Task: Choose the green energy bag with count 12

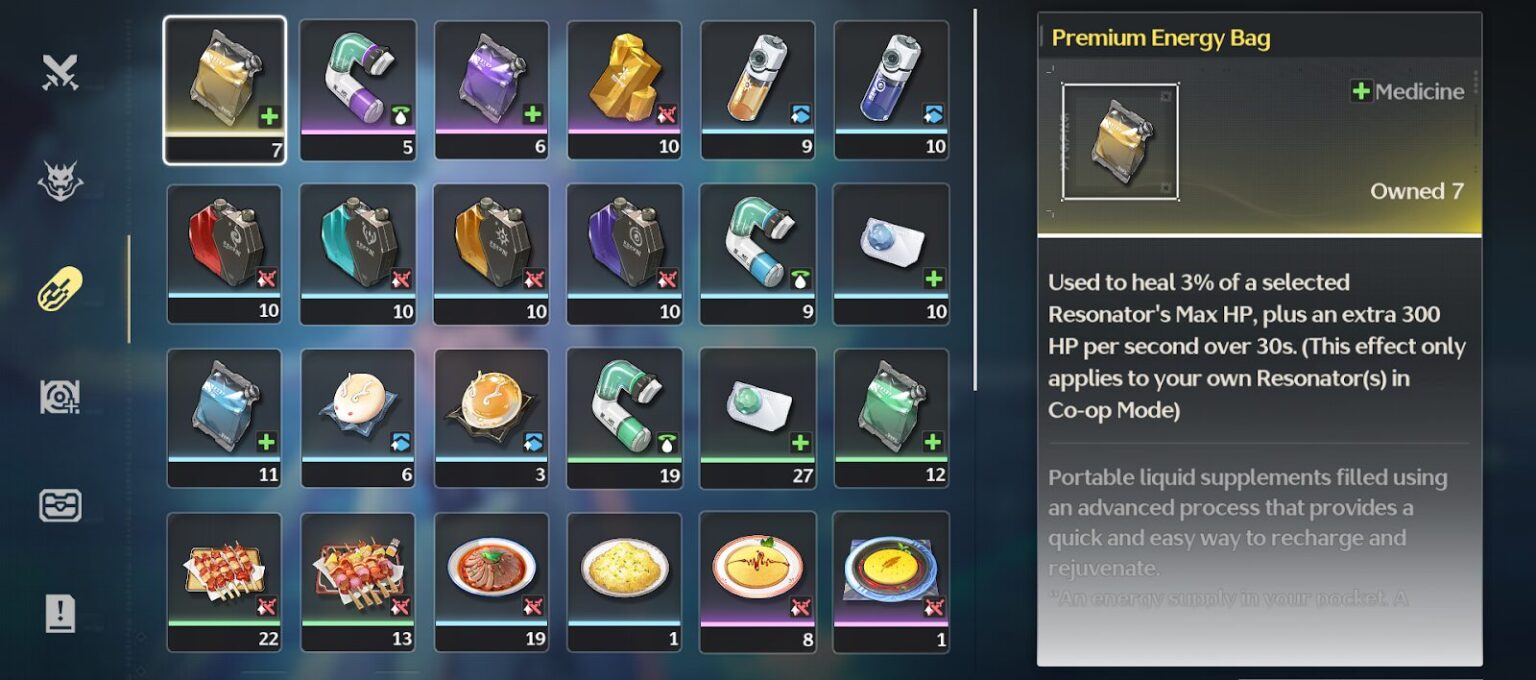Action: click(x=891, y=416)
